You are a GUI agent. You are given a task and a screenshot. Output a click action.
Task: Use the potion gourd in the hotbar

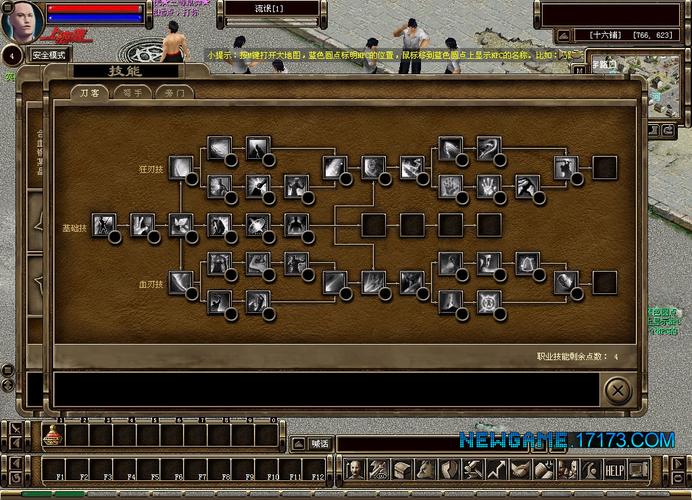51,435
